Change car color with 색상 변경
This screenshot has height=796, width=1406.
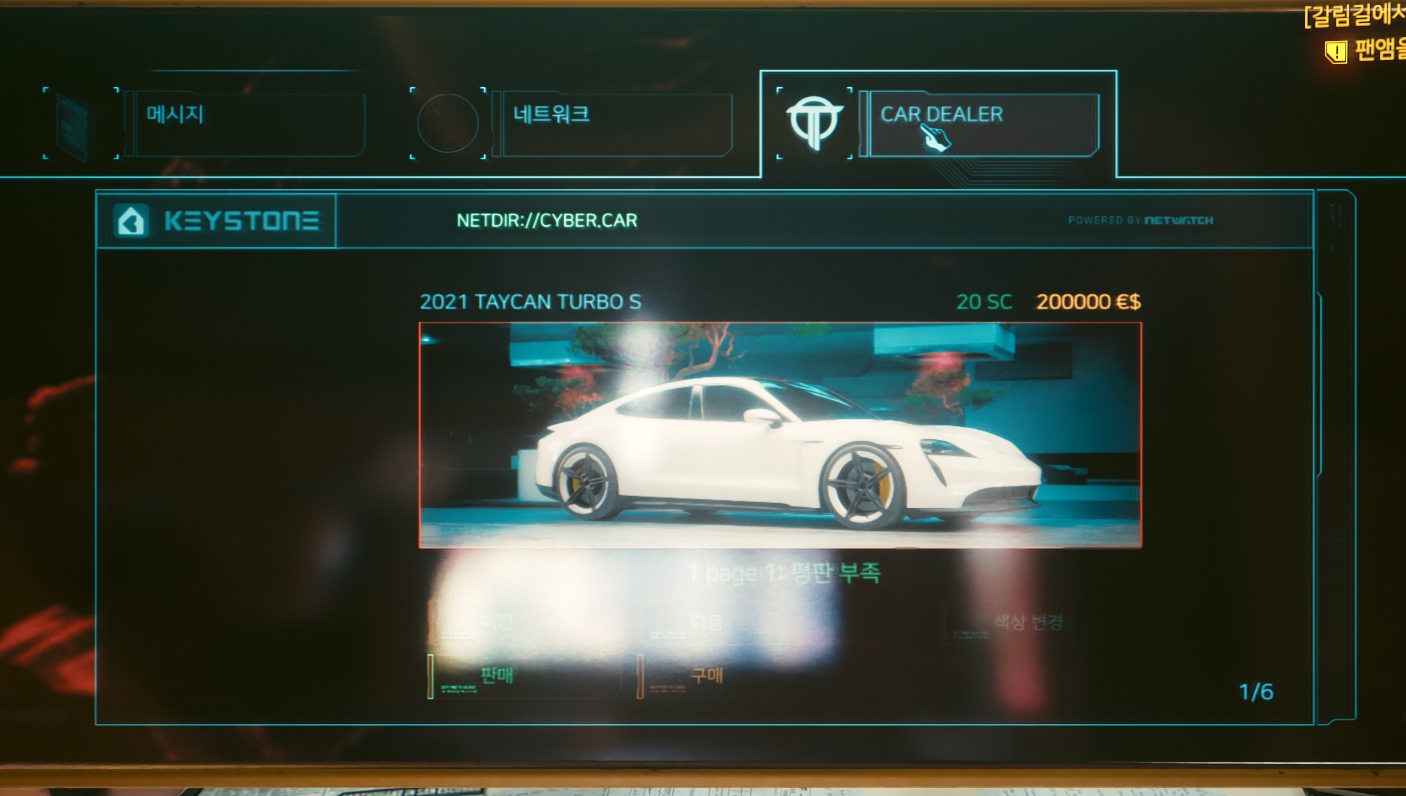[x=1027, y=623]
